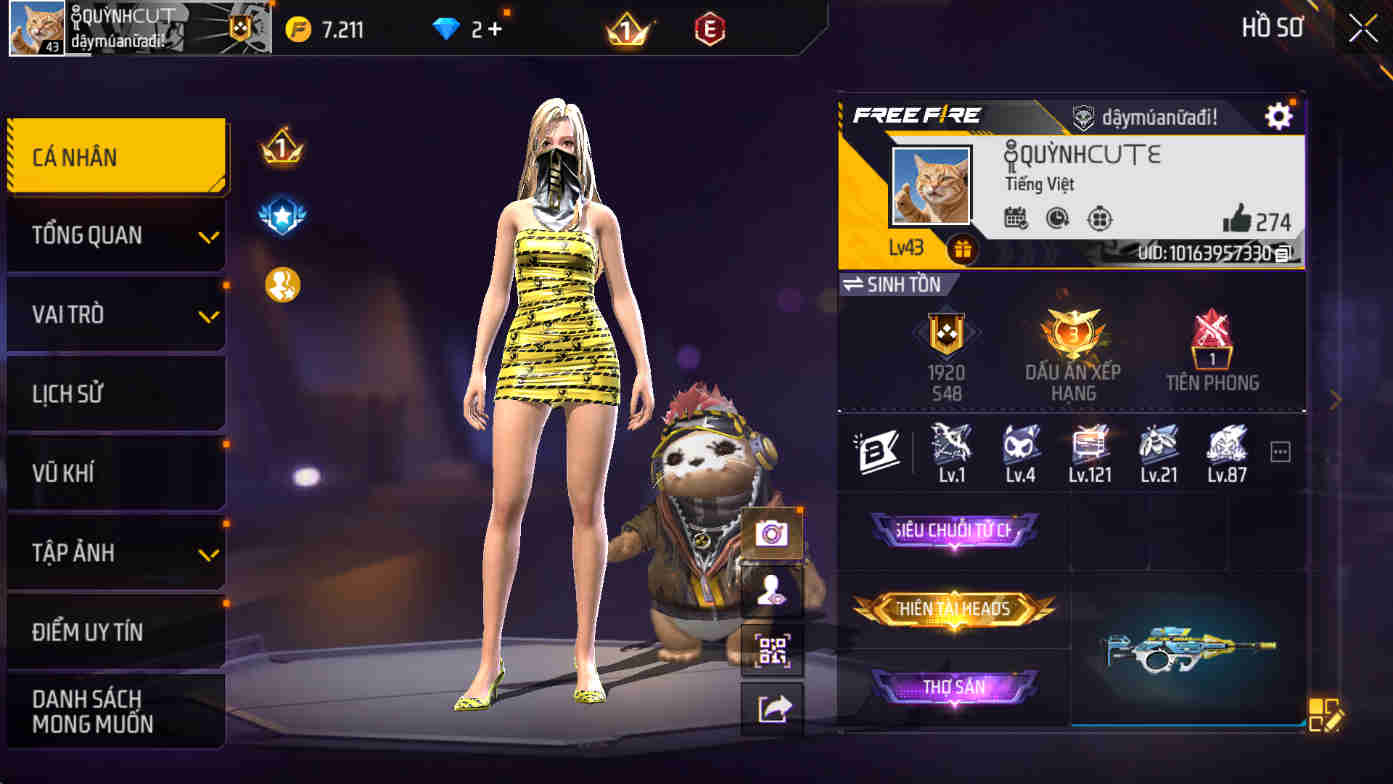Expand the VAI TRÒ section
Image resolution: width=1393 pixels, height=784 pixels.
coord(116,314)
